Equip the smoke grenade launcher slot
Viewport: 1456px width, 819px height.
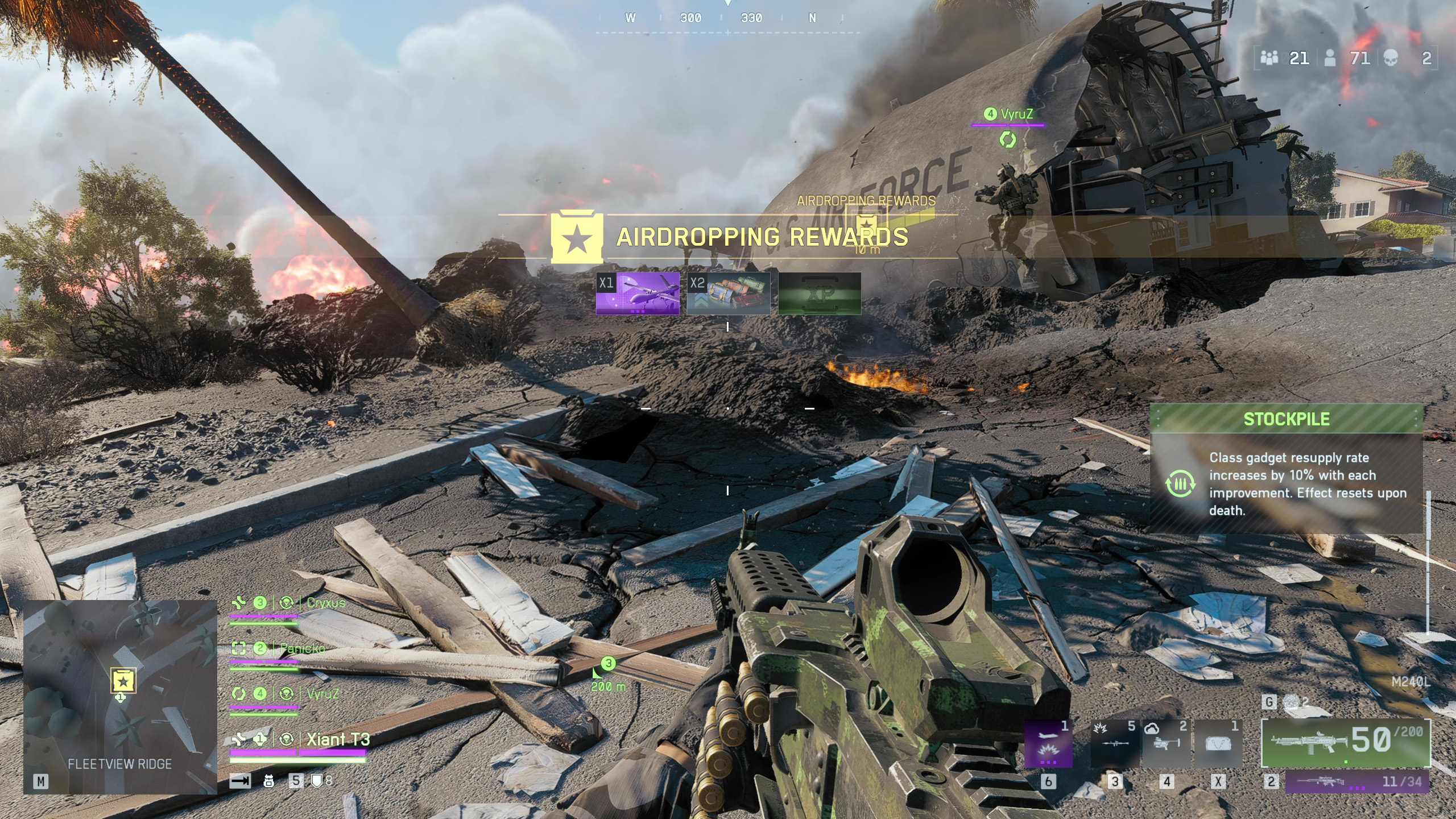tap(1166, 744)
